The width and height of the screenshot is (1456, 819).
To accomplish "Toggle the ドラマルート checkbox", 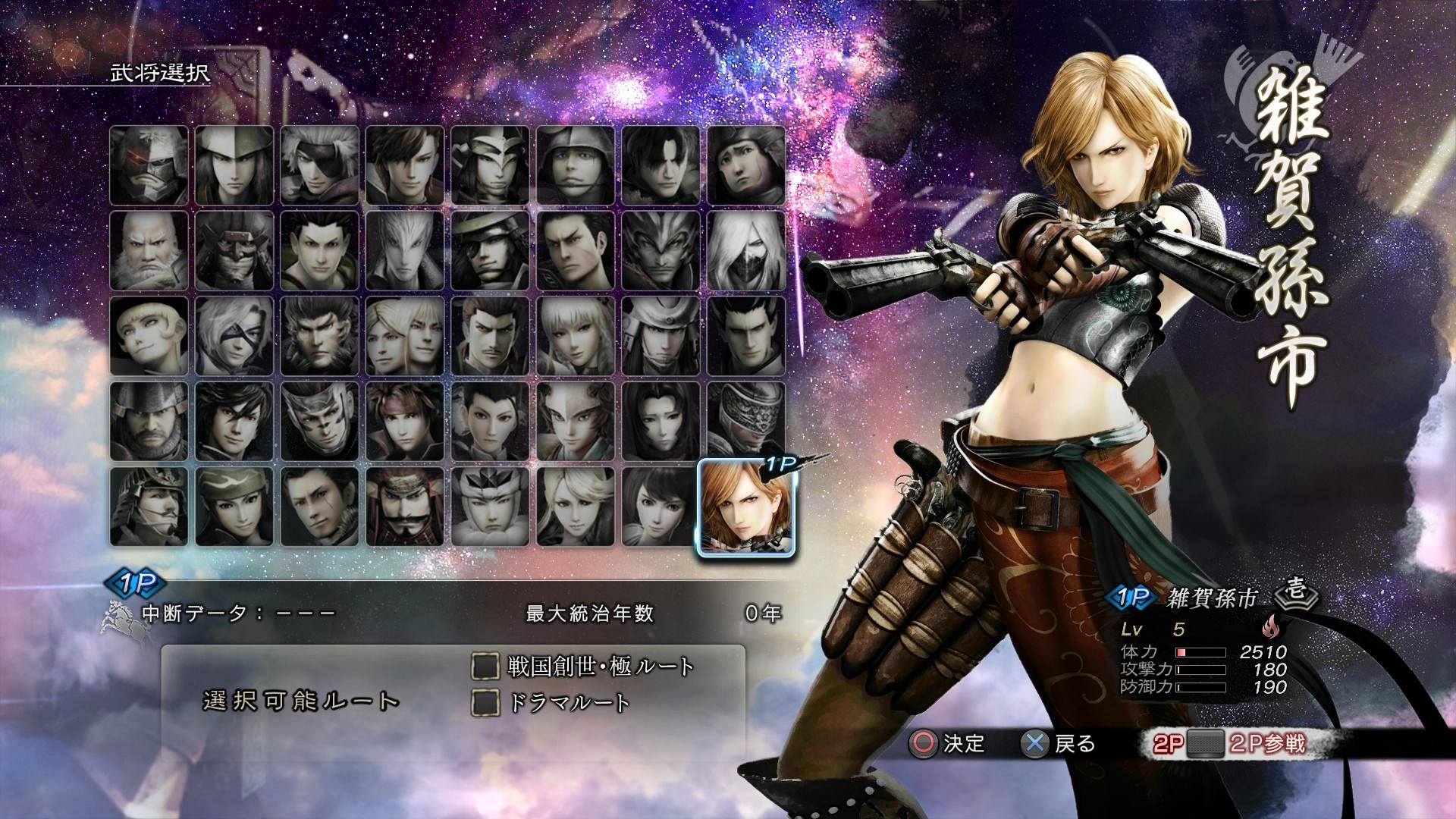I will [x=485, y=702].
